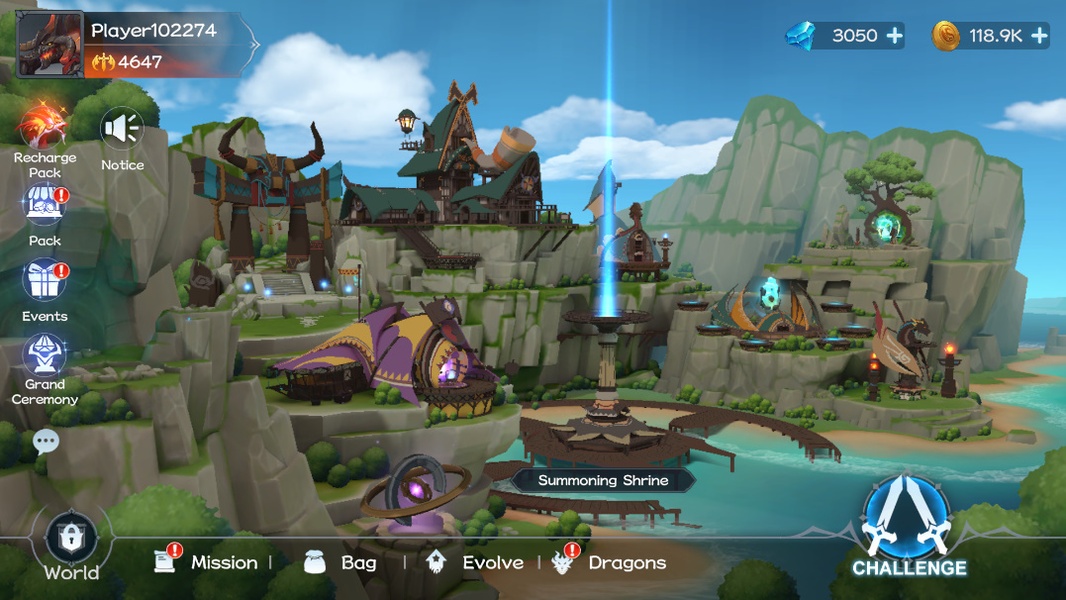This screenshot has height=600, width=1066.
Task: Open the Mission menu
Action: 208,563
